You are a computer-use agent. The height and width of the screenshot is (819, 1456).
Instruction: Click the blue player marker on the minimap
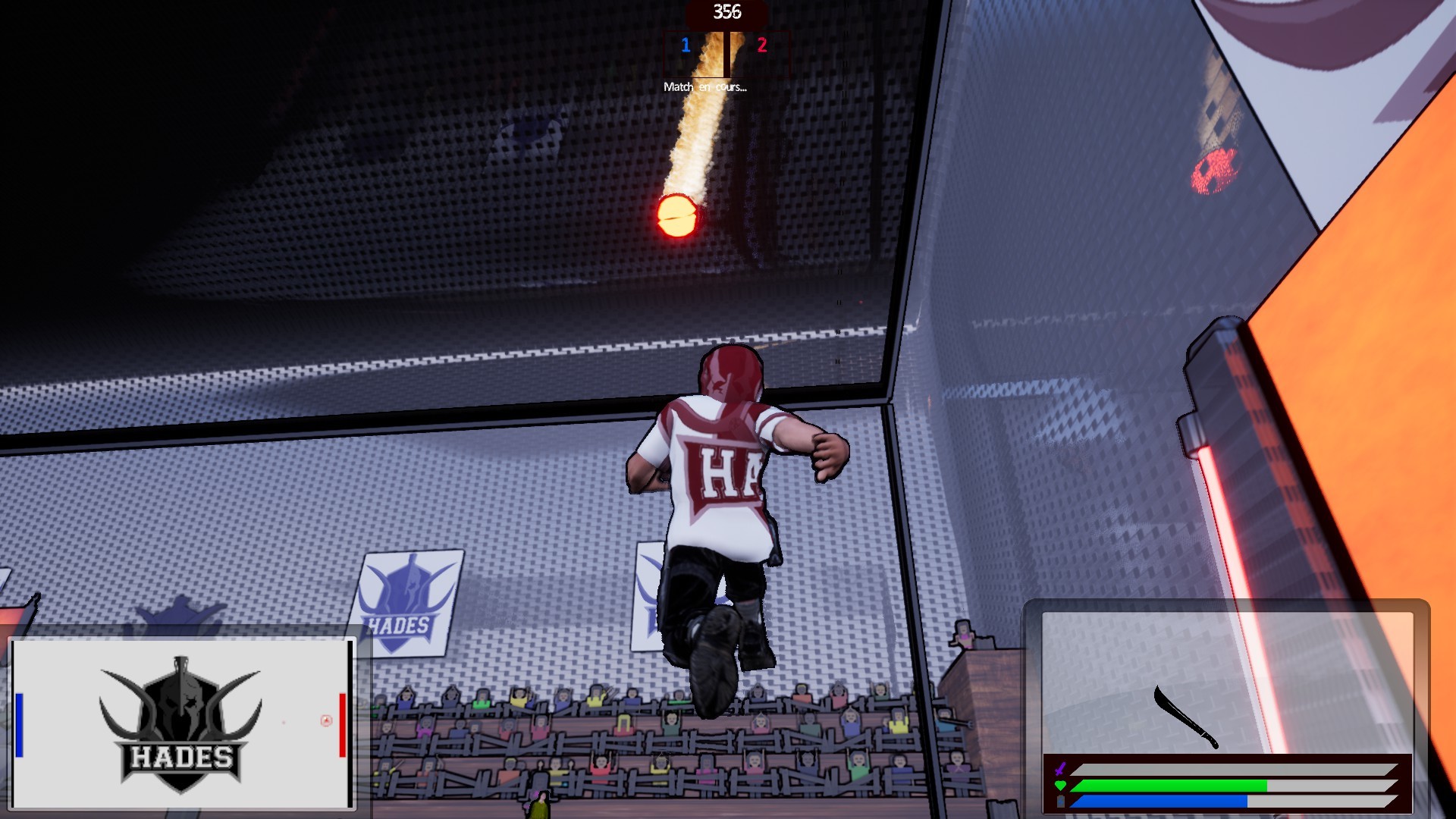point(19,724)
